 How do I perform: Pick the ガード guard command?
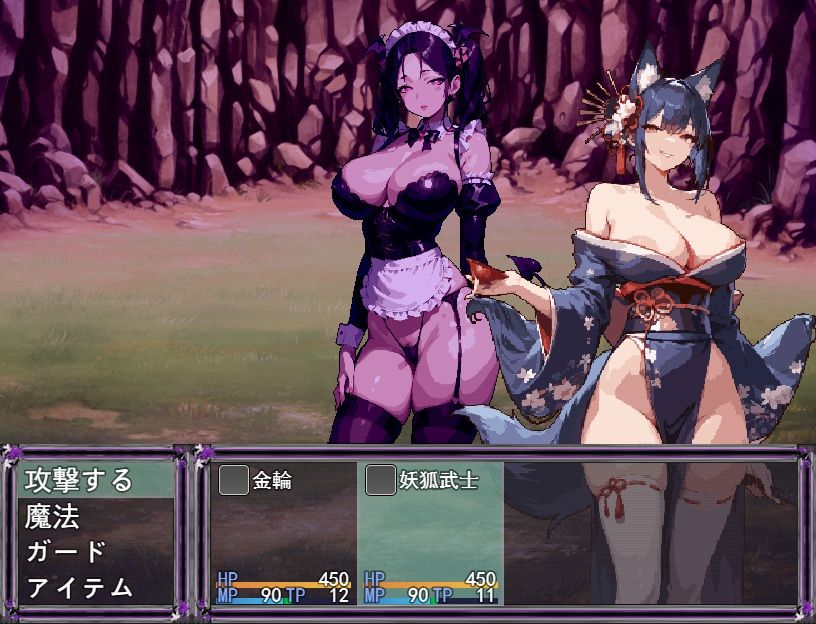pos(66,552)
